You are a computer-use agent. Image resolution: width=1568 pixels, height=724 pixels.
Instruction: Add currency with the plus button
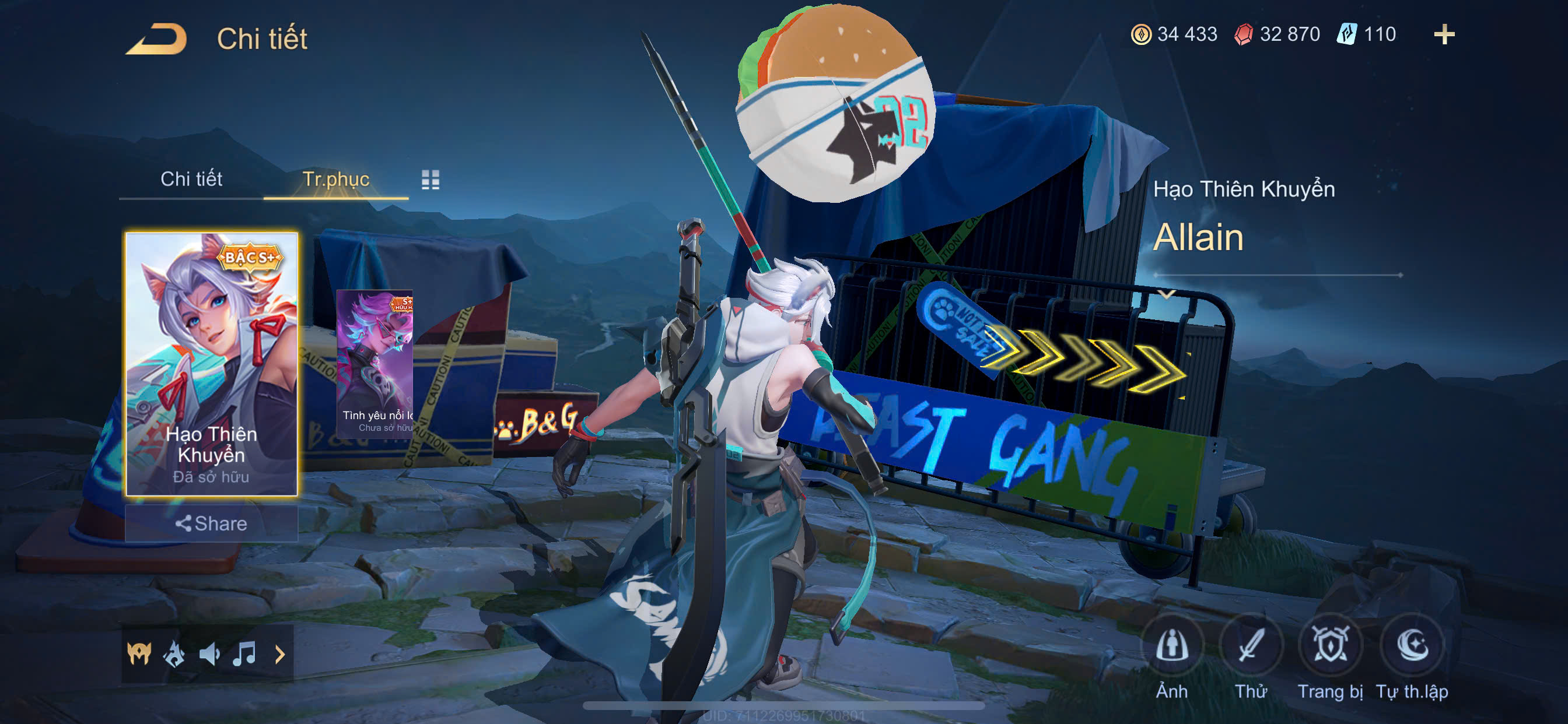(1444, 34)
